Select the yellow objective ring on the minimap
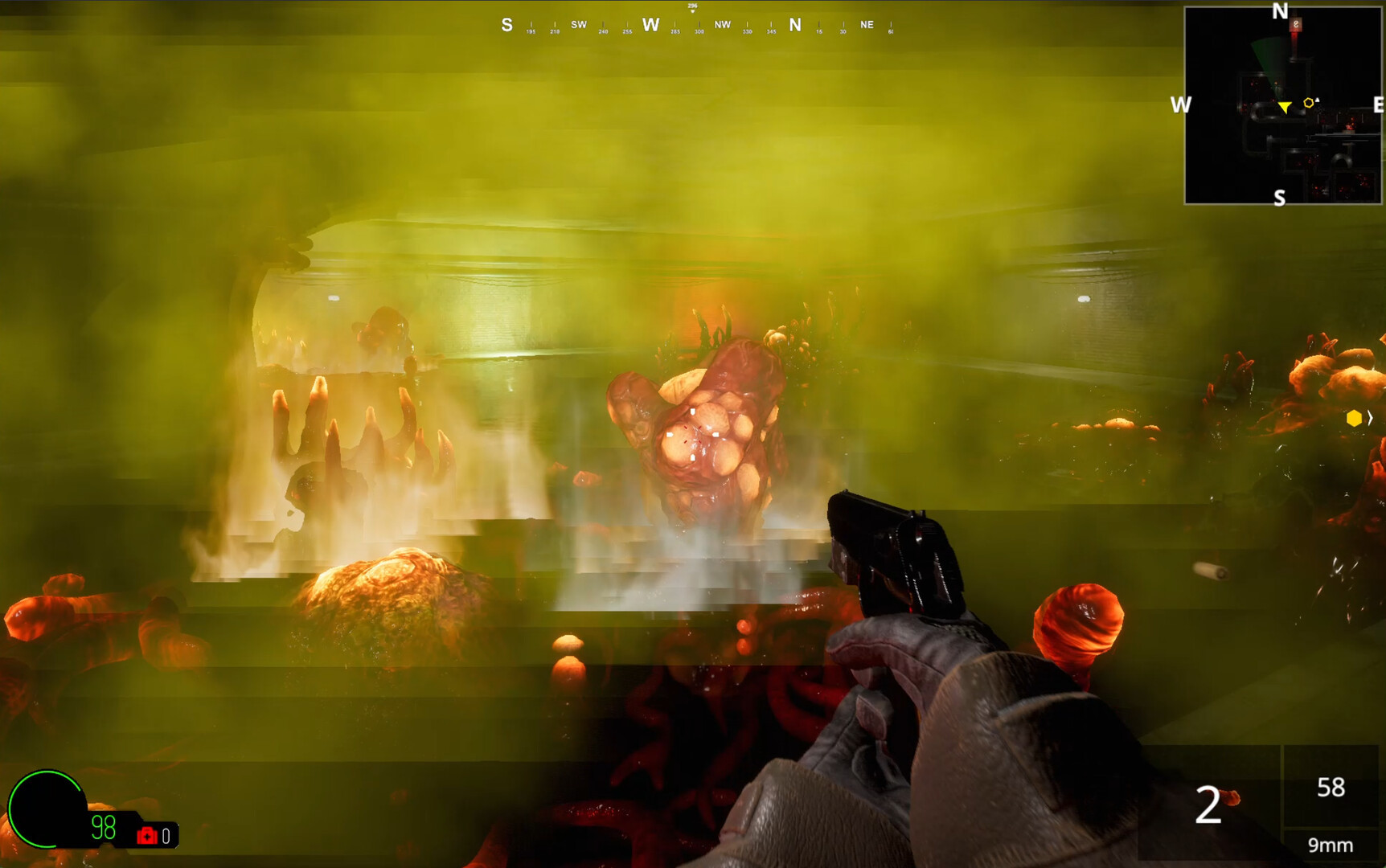 pyautogui.click(x=1309, y=103)
